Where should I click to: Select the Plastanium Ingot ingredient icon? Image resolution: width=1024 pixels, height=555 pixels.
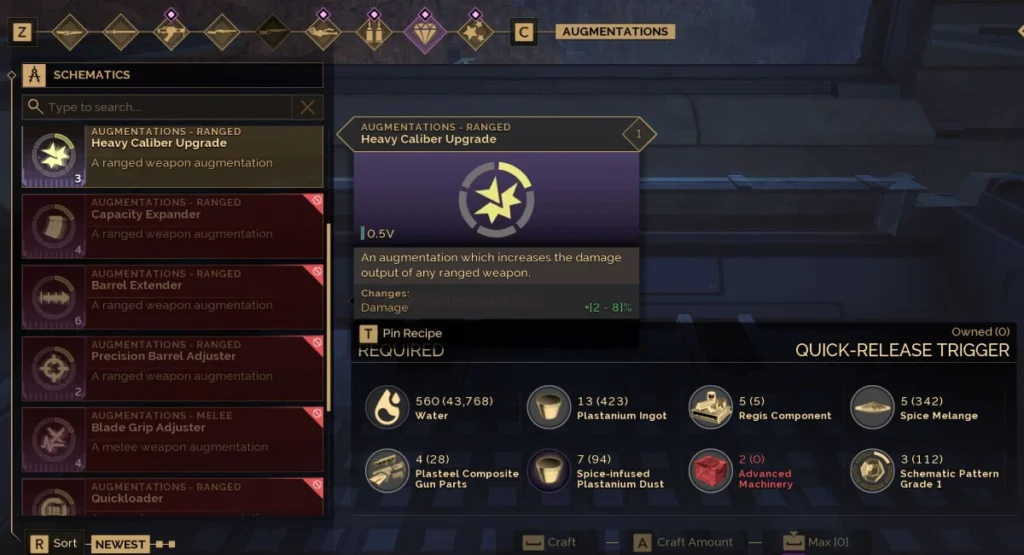[549, 407]
